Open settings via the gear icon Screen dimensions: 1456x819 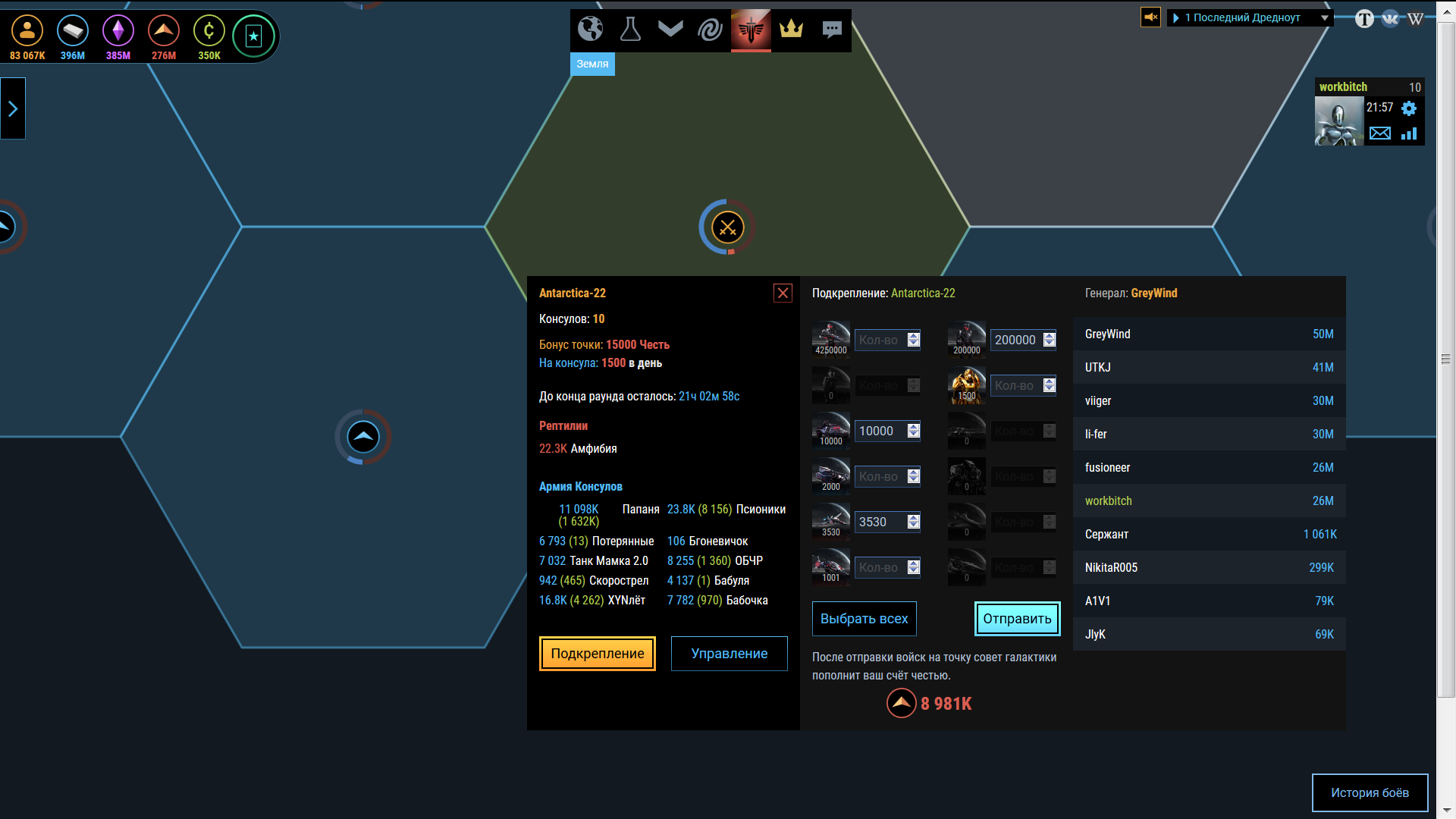1409,108
